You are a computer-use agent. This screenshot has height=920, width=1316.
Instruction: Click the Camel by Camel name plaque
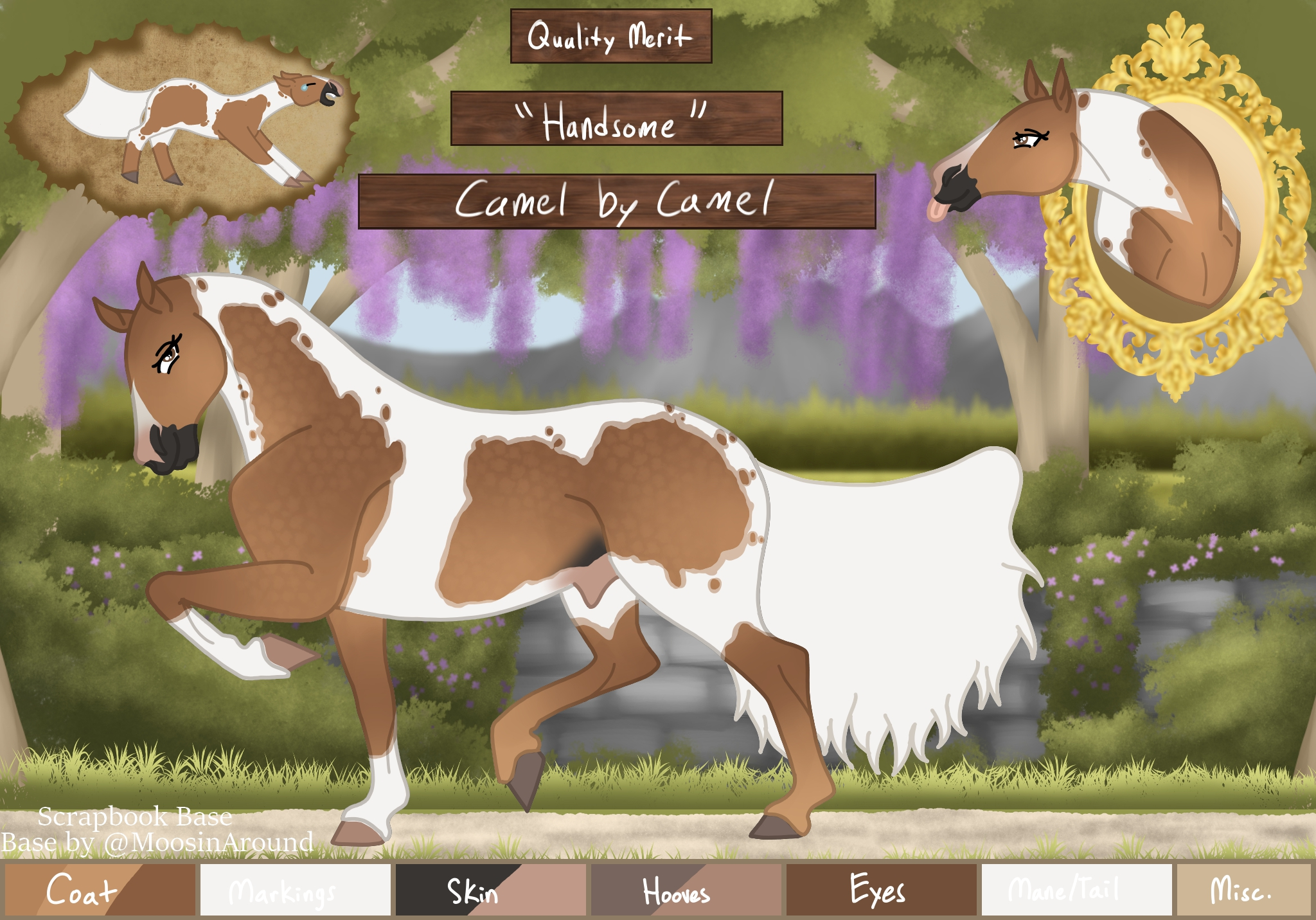click(x=616, y=201)
